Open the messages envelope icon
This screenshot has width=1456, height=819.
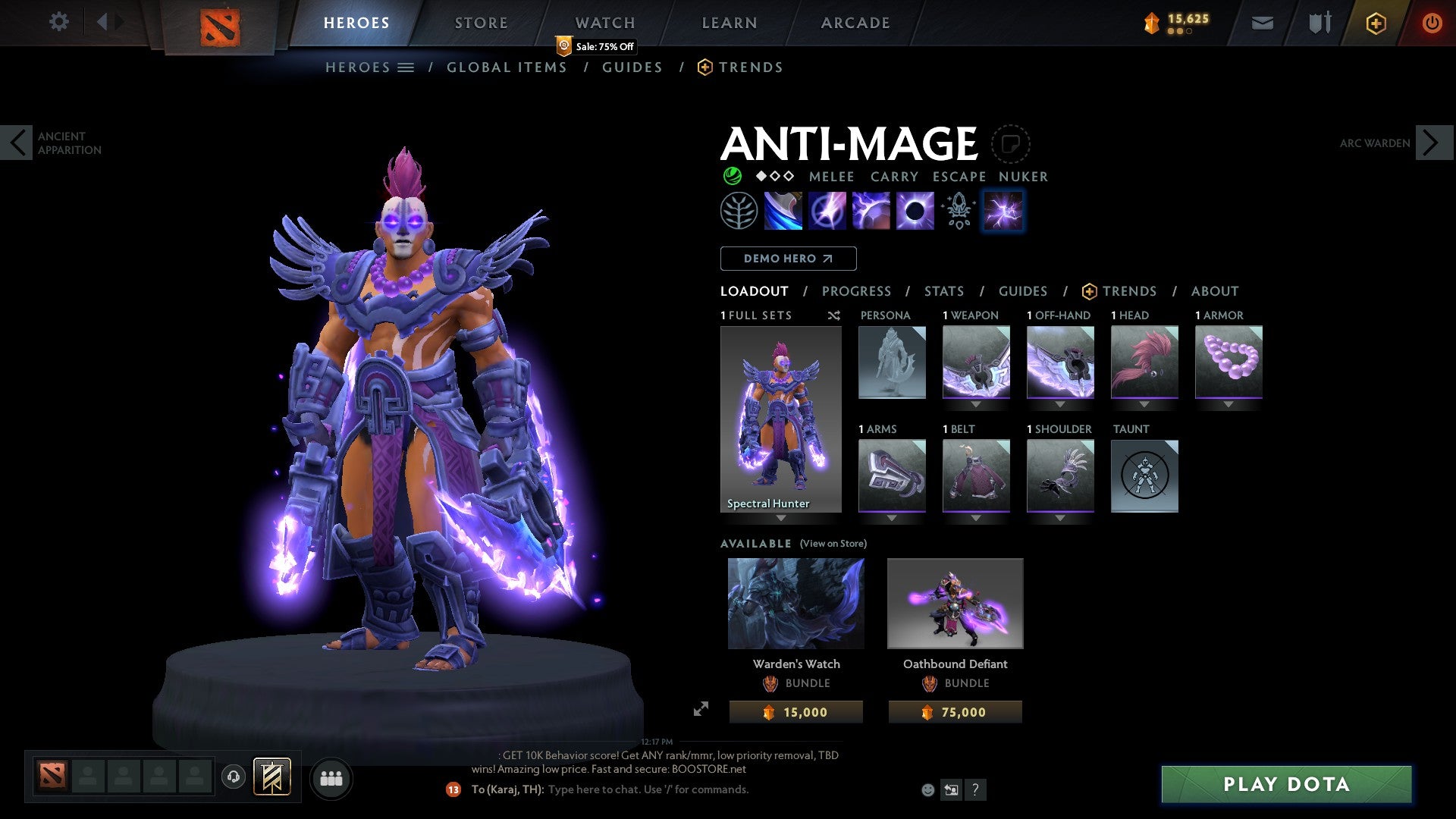pyautogui.click(x=1262, y=22)
